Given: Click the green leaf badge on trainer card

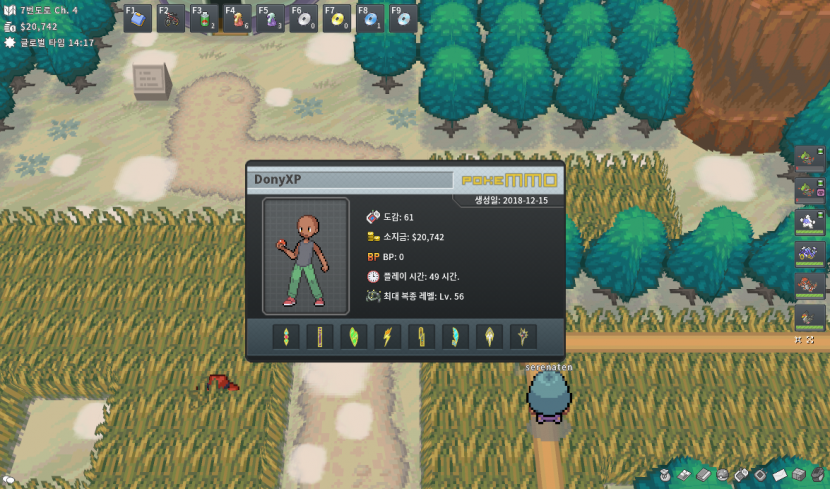Looking at the screenshot, I should point(353,336).
